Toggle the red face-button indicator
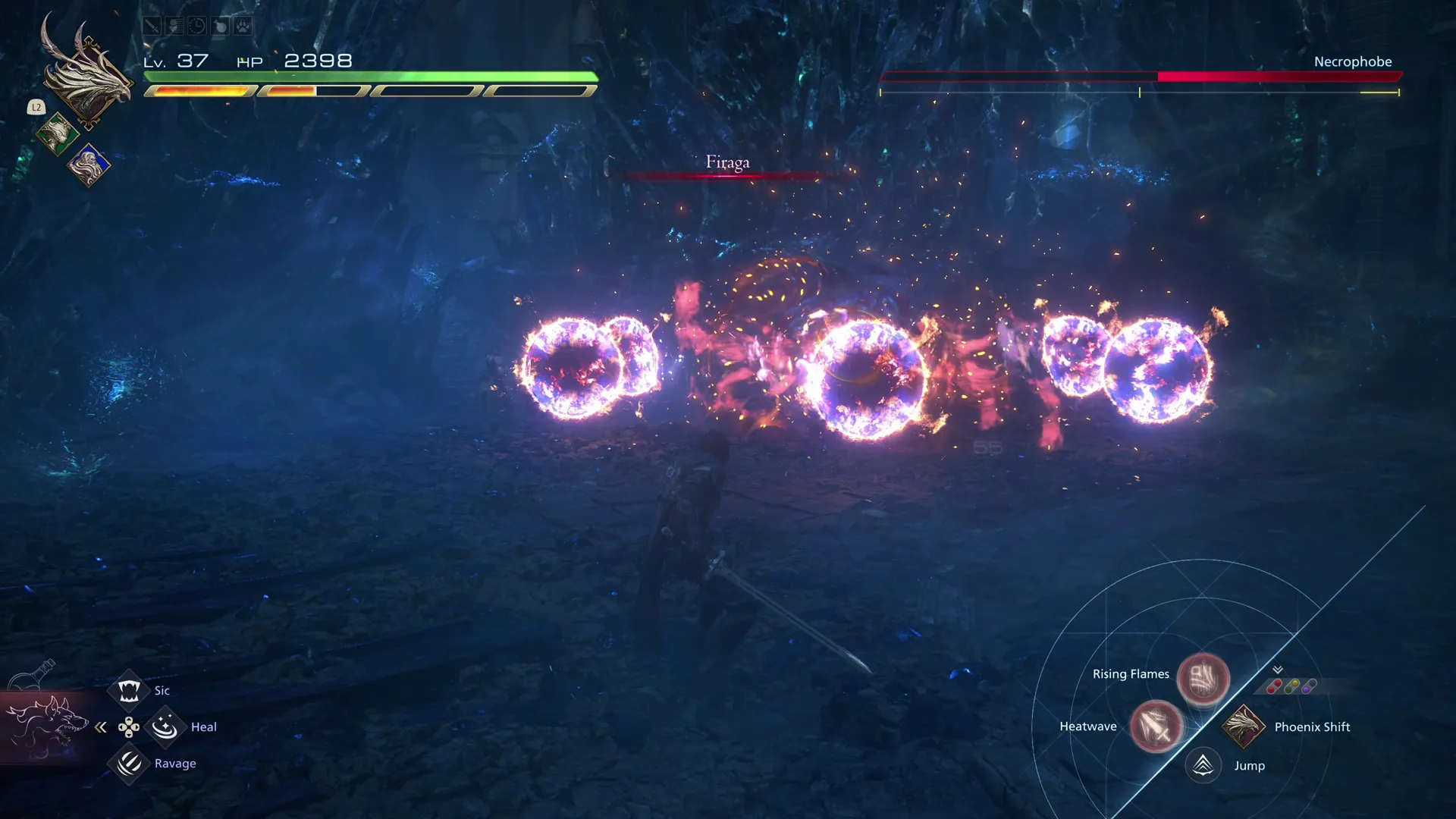The height and width of the screenshot is (819, 1456). pos(1274,685)
